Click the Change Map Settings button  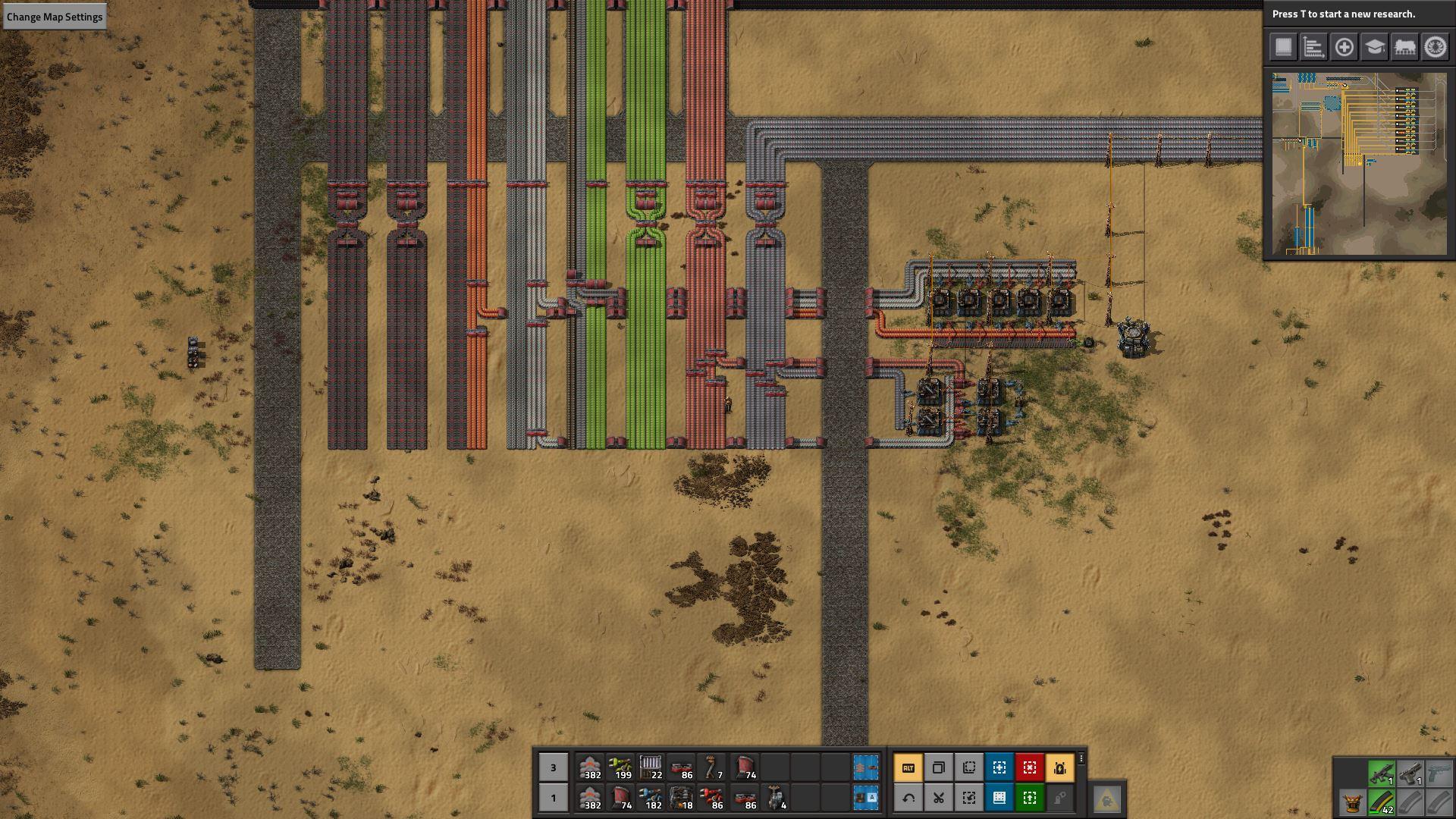tap(54, 17)
